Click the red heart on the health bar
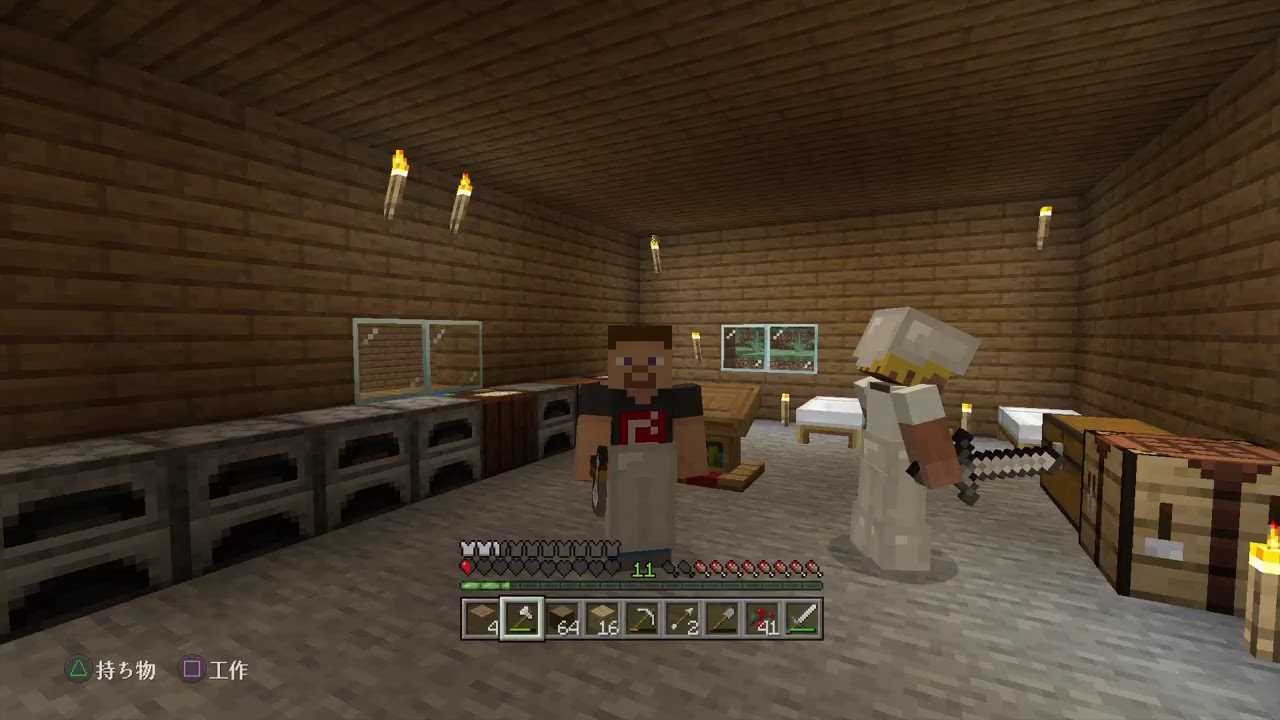Image resolution: width=1280 pixels, height=720 pixels. [x=466, y=567]
